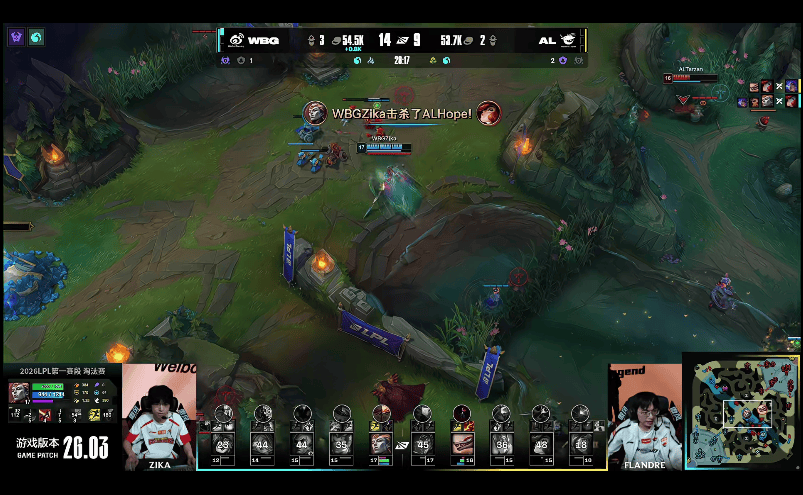Click the minimap in the corner
The image size is (803, 495).
pos(742,412)
